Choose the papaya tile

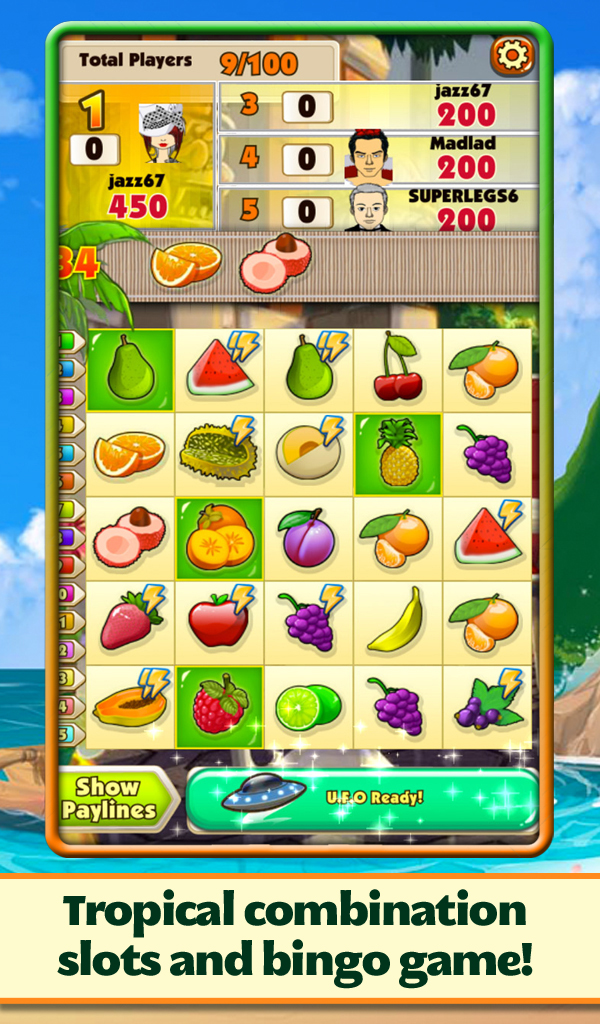pyautogui.click(x=130, y=706)
